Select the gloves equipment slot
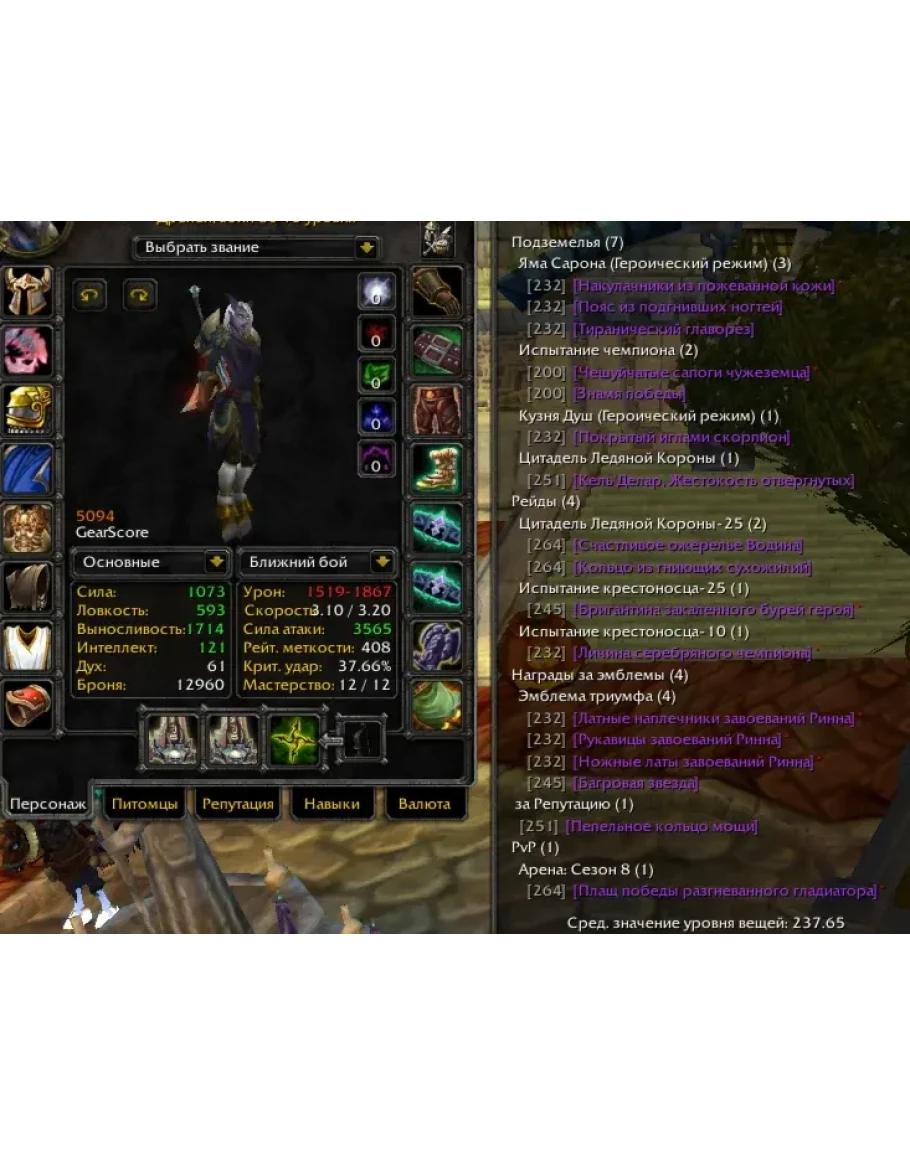The width and height of the screenshot is (910, 1155). pos(437,292)
